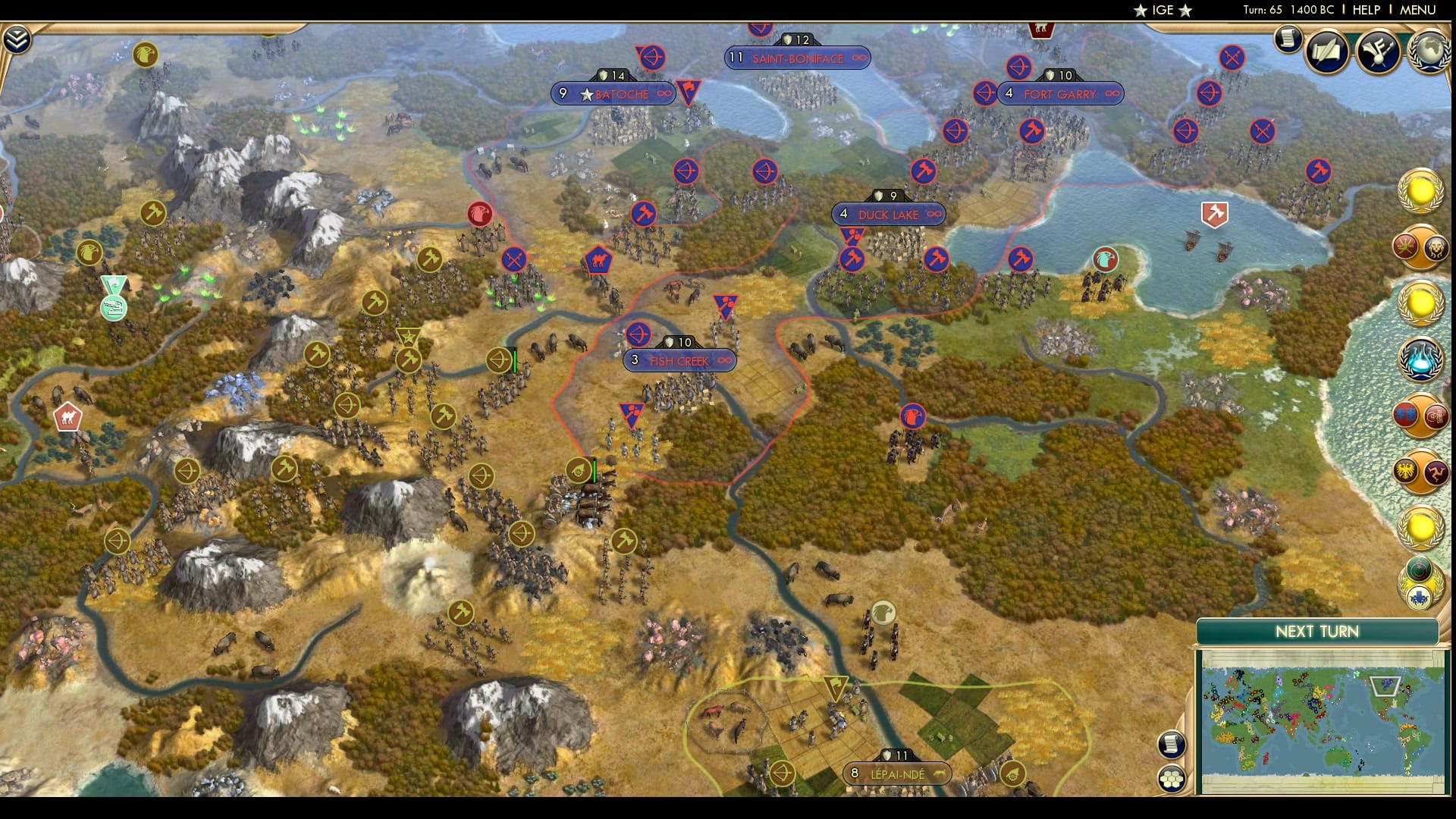The height and width of the screenshot is (819, 1456).
Task: Click the Duck Lake city banner
Action: [x=889, y=215]
